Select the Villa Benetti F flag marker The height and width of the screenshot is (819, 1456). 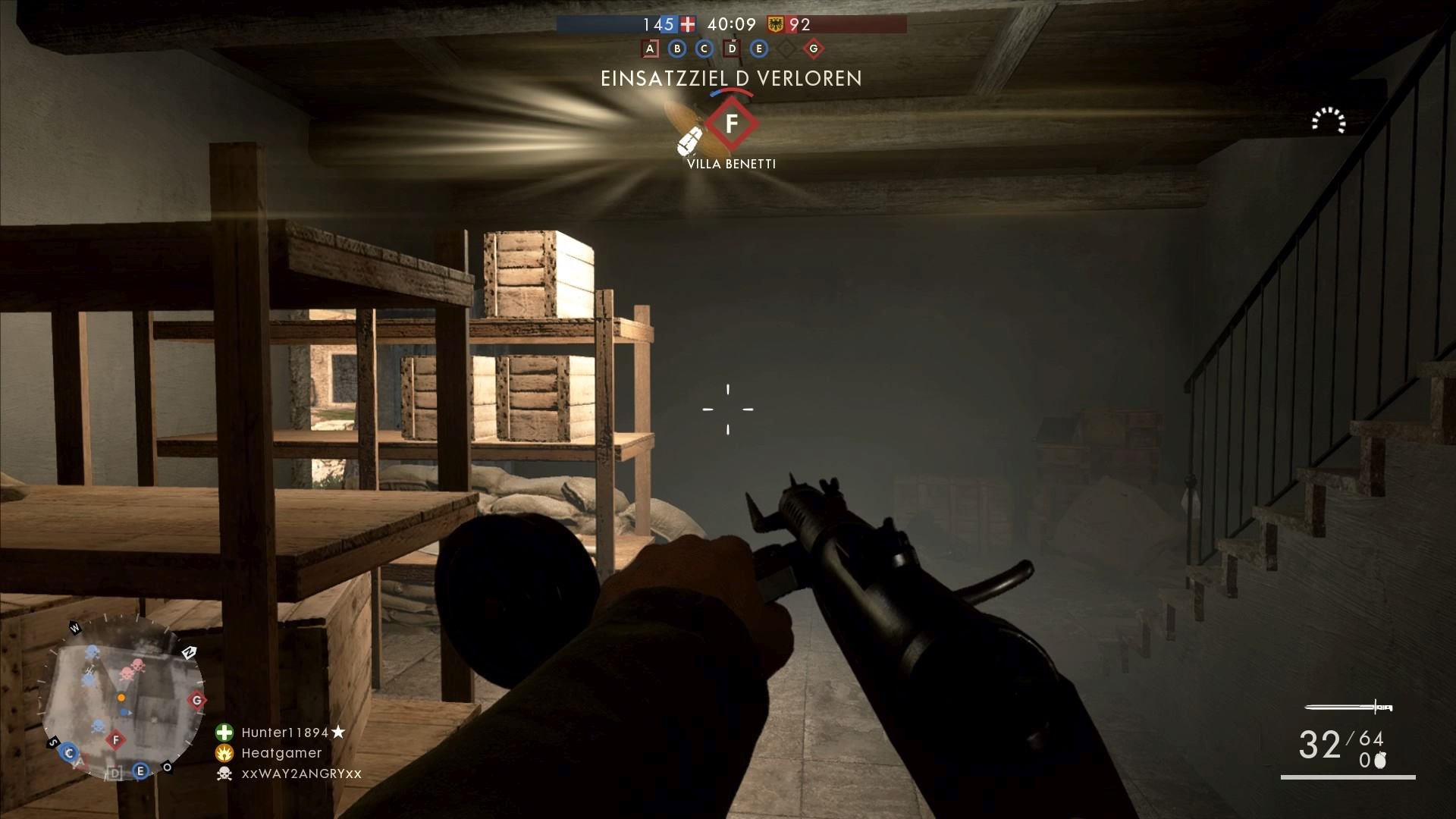[731, 123]
